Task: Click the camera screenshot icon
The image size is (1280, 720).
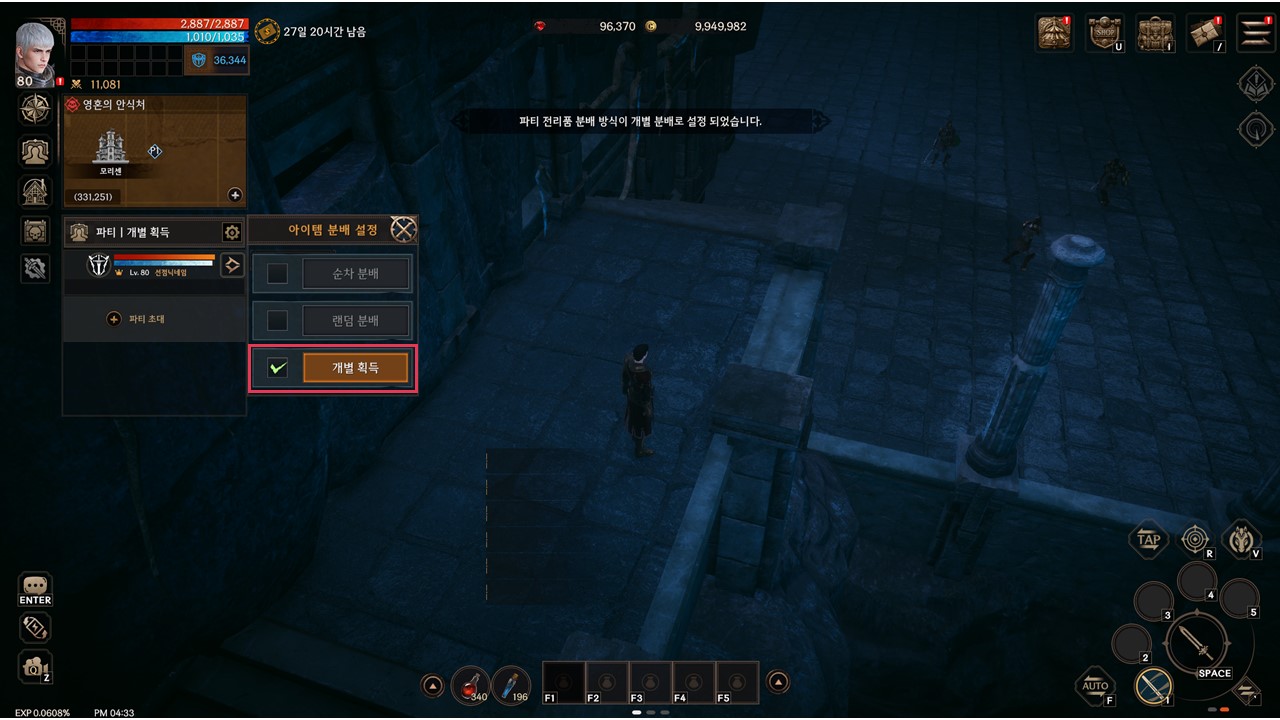Action: (34, 667)
